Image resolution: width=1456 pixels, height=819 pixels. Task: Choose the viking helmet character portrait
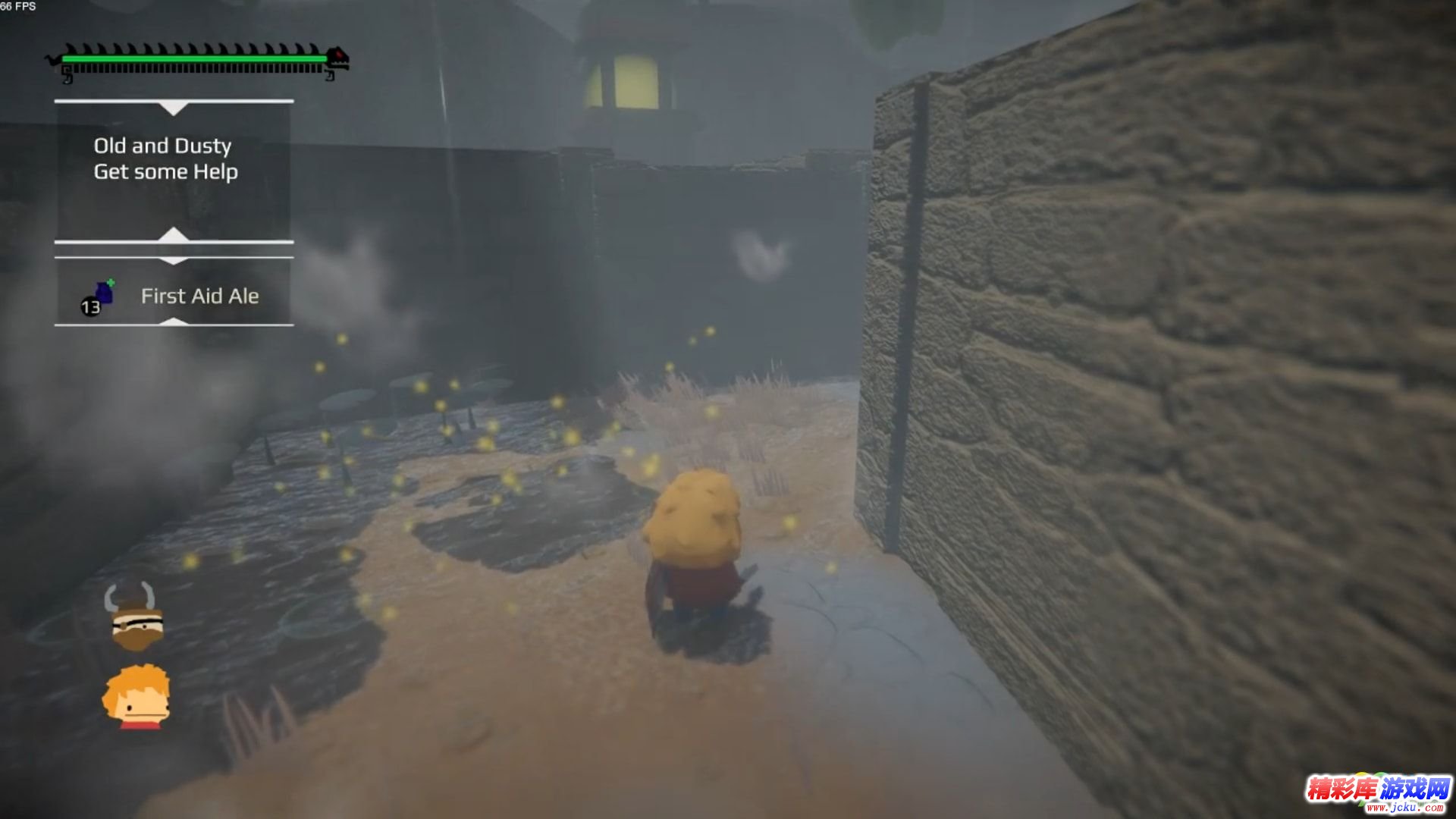(133, 617)
